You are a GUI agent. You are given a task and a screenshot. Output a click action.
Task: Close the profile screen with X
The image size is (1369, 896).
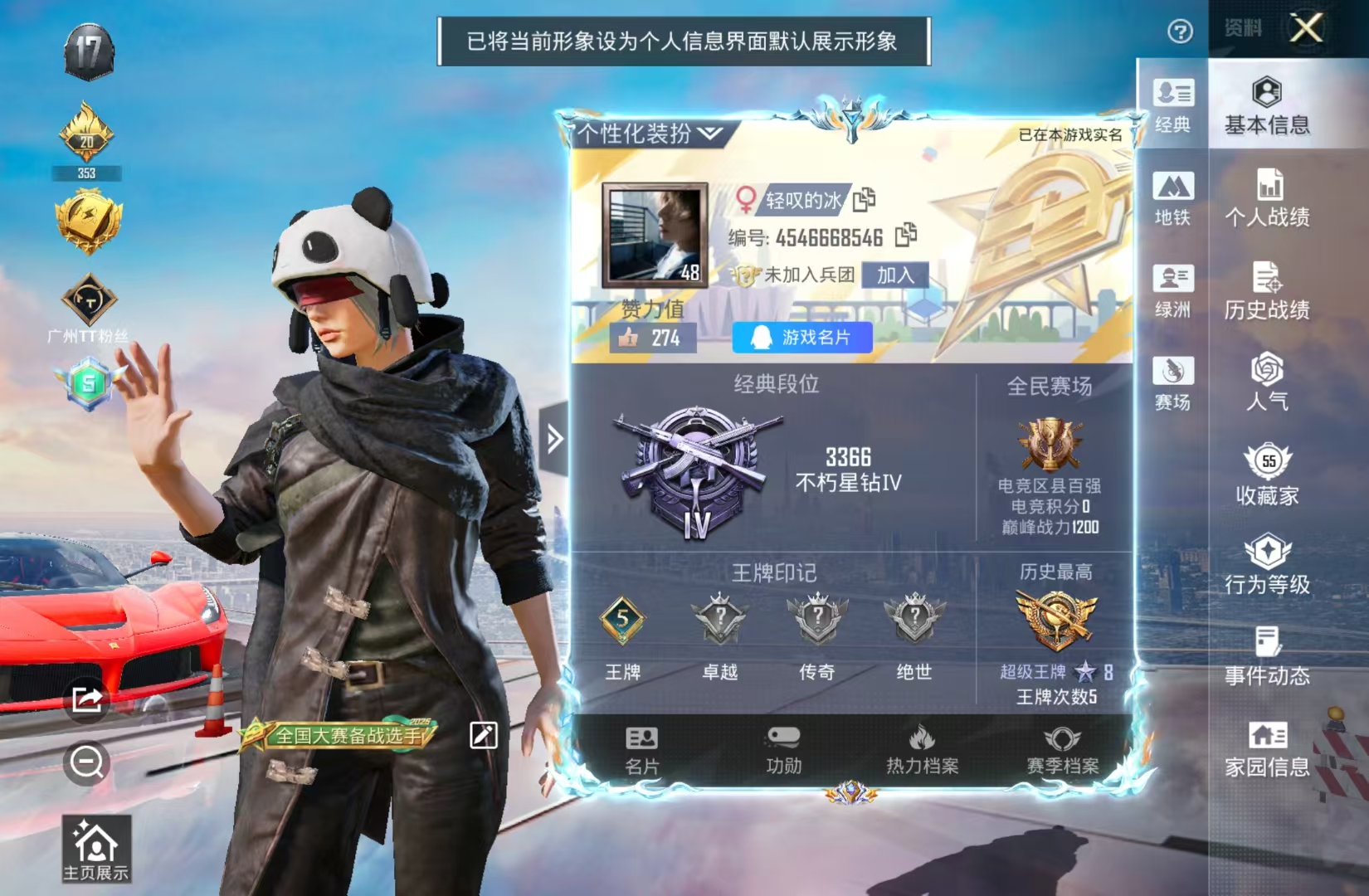point(1306,29)
